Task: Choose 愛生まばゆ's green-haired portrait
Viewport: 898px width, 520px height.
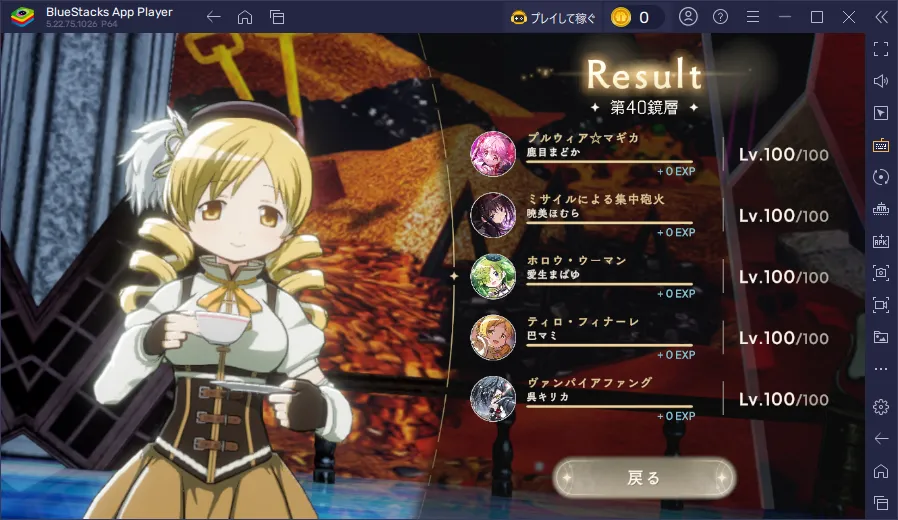Action: [x=493, y=276]
